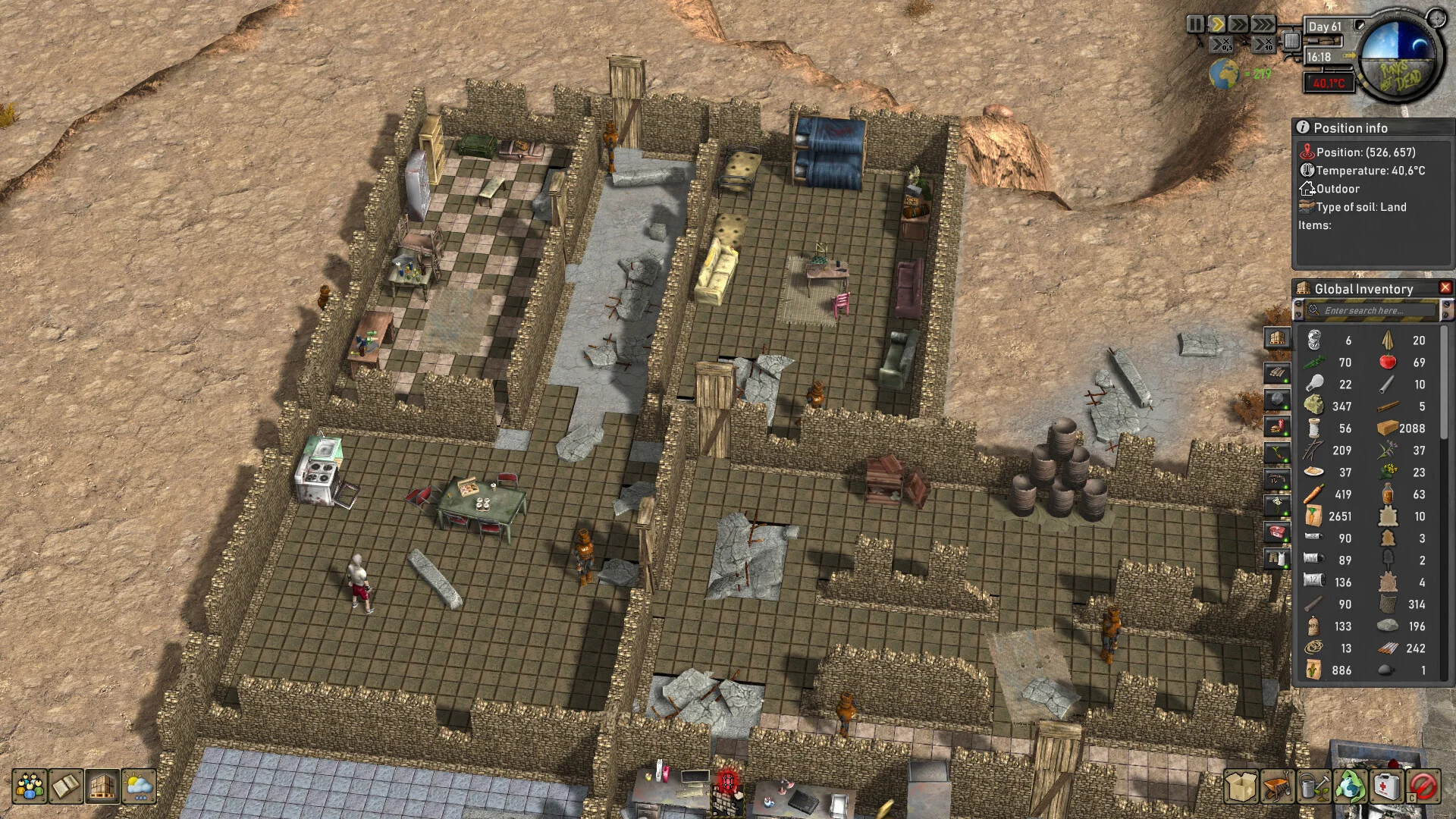Viewport: 1456px width, 819px height.
Task: Open the weather forecast icon
Action: point(139,786)
